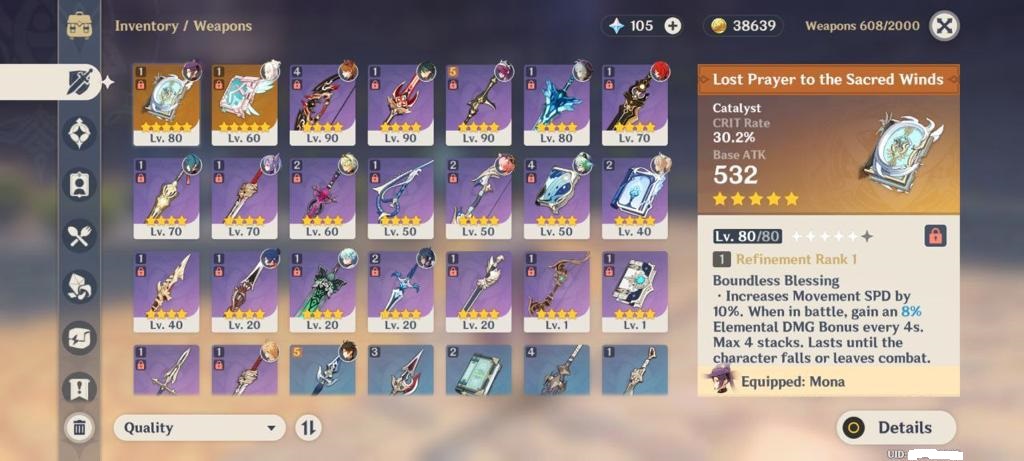The width and height of the screenshot is (1024, 461).
Task: Open the trash can discard mode
Action: (x=79, y=428)
